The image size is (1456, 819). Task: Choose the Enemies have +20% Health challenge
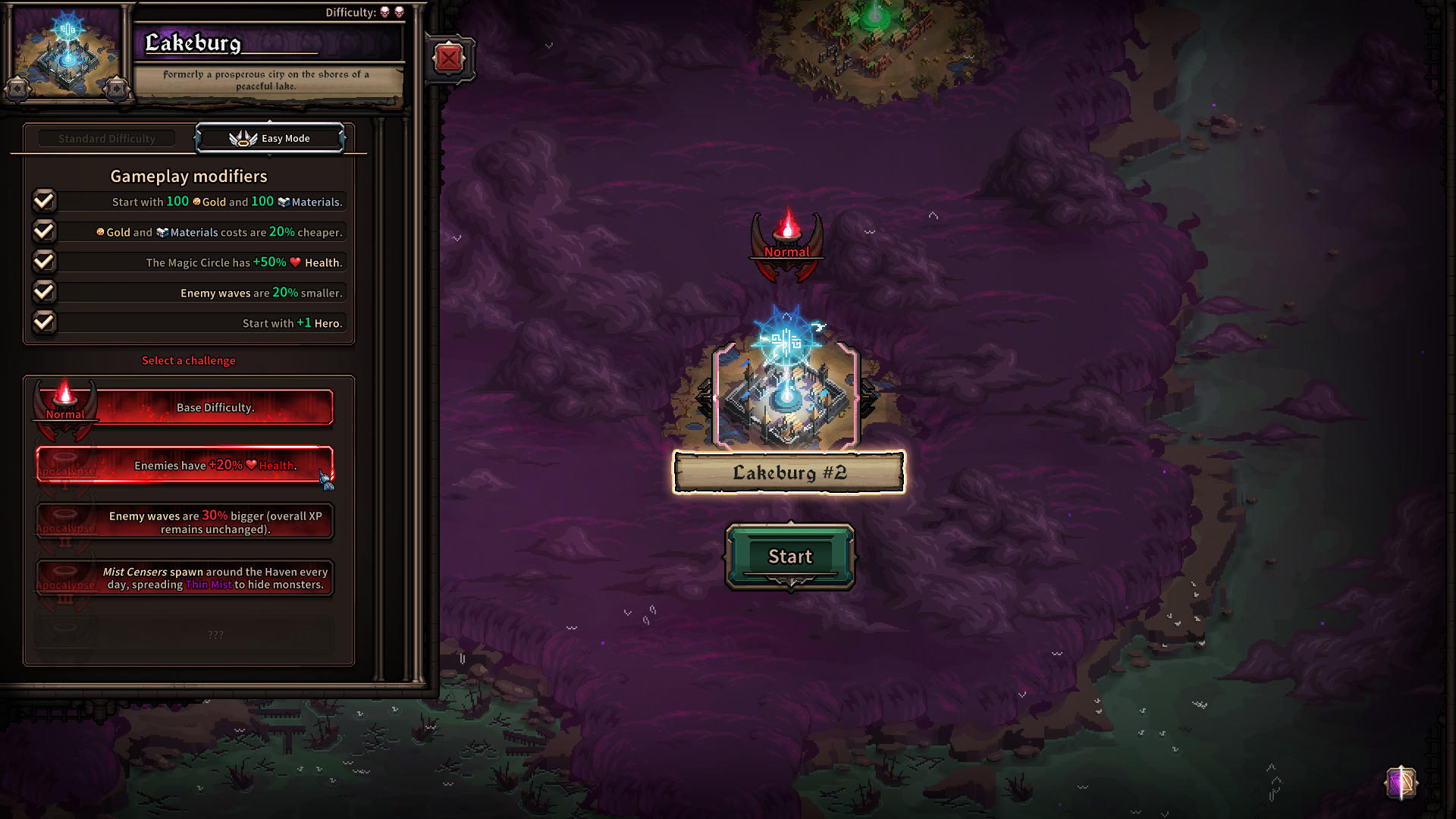click(x=184, y=466)
